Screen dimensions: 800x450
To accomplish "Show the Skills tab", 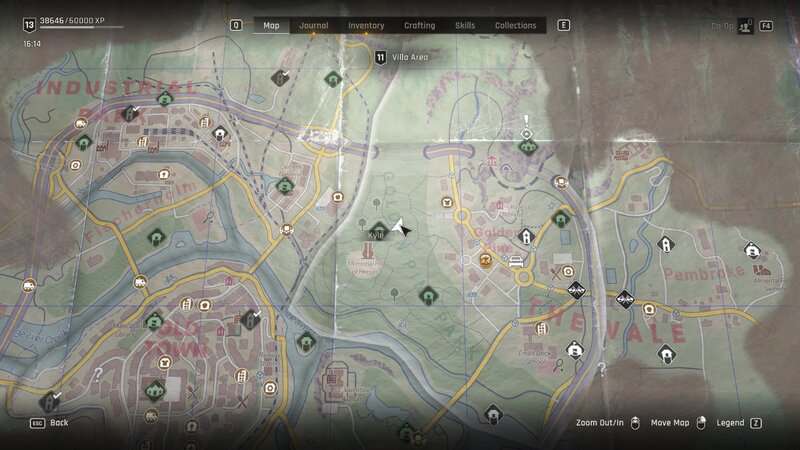I will (465, 25).
